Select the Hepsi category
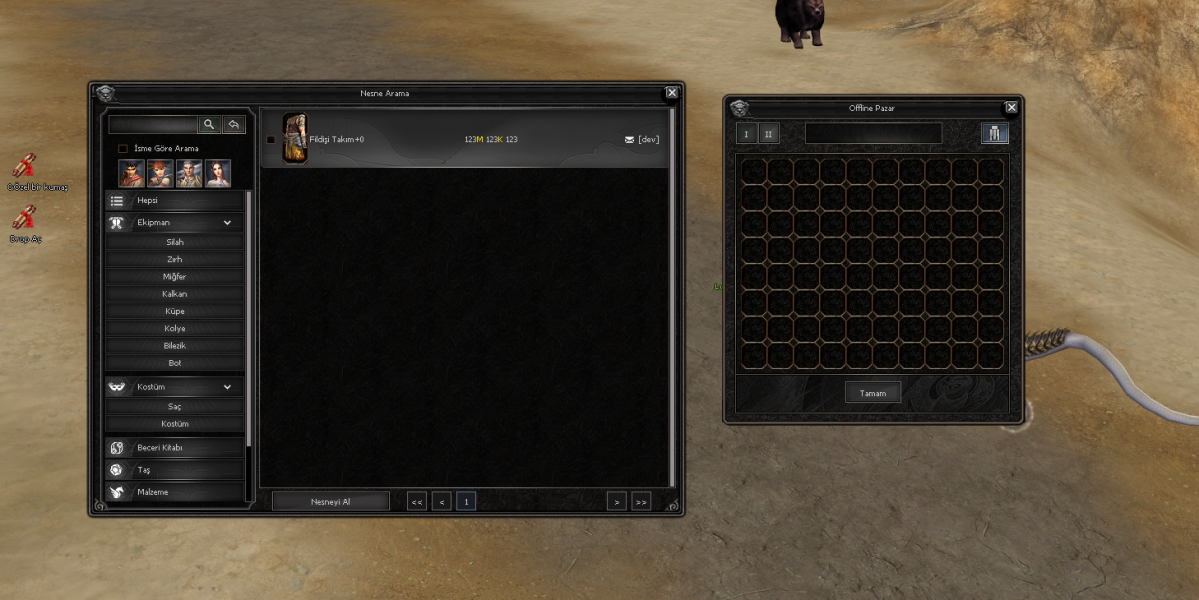 [x=174, y=201]
